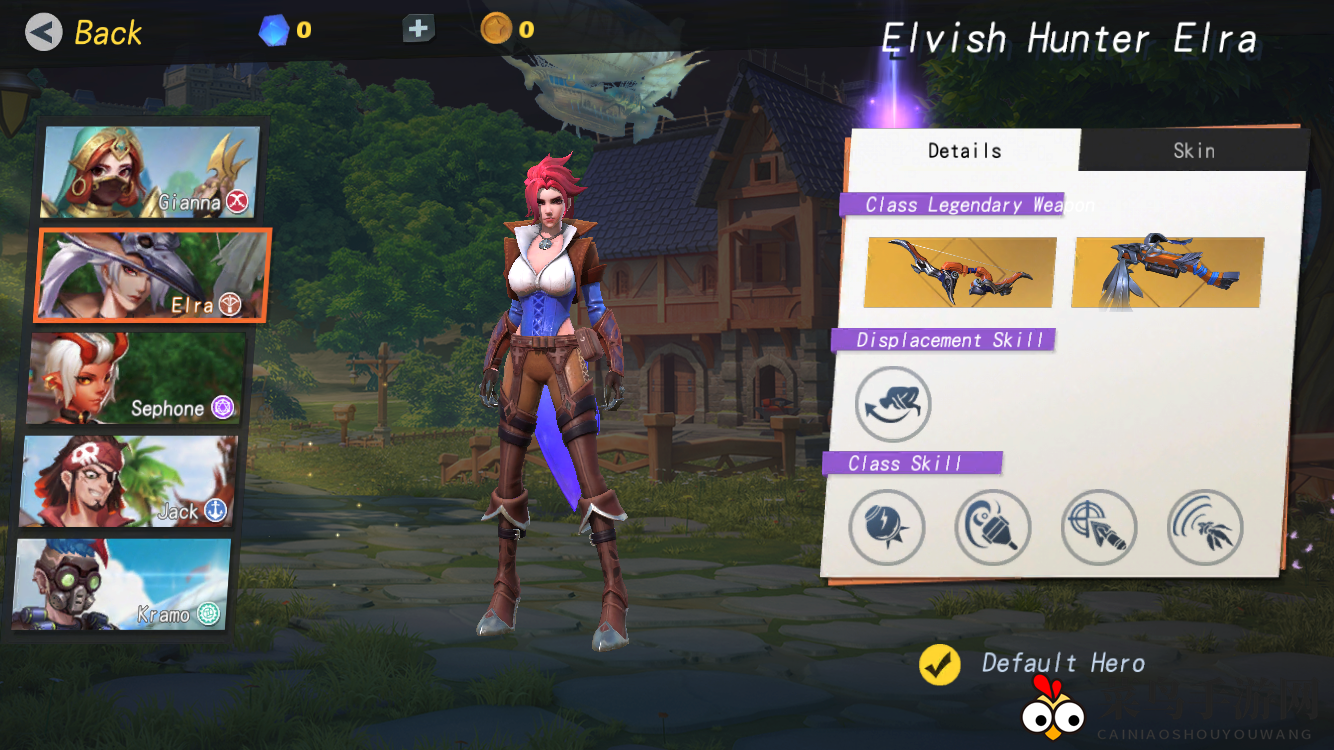Switch to the Skin tab

coord(1193,151)
